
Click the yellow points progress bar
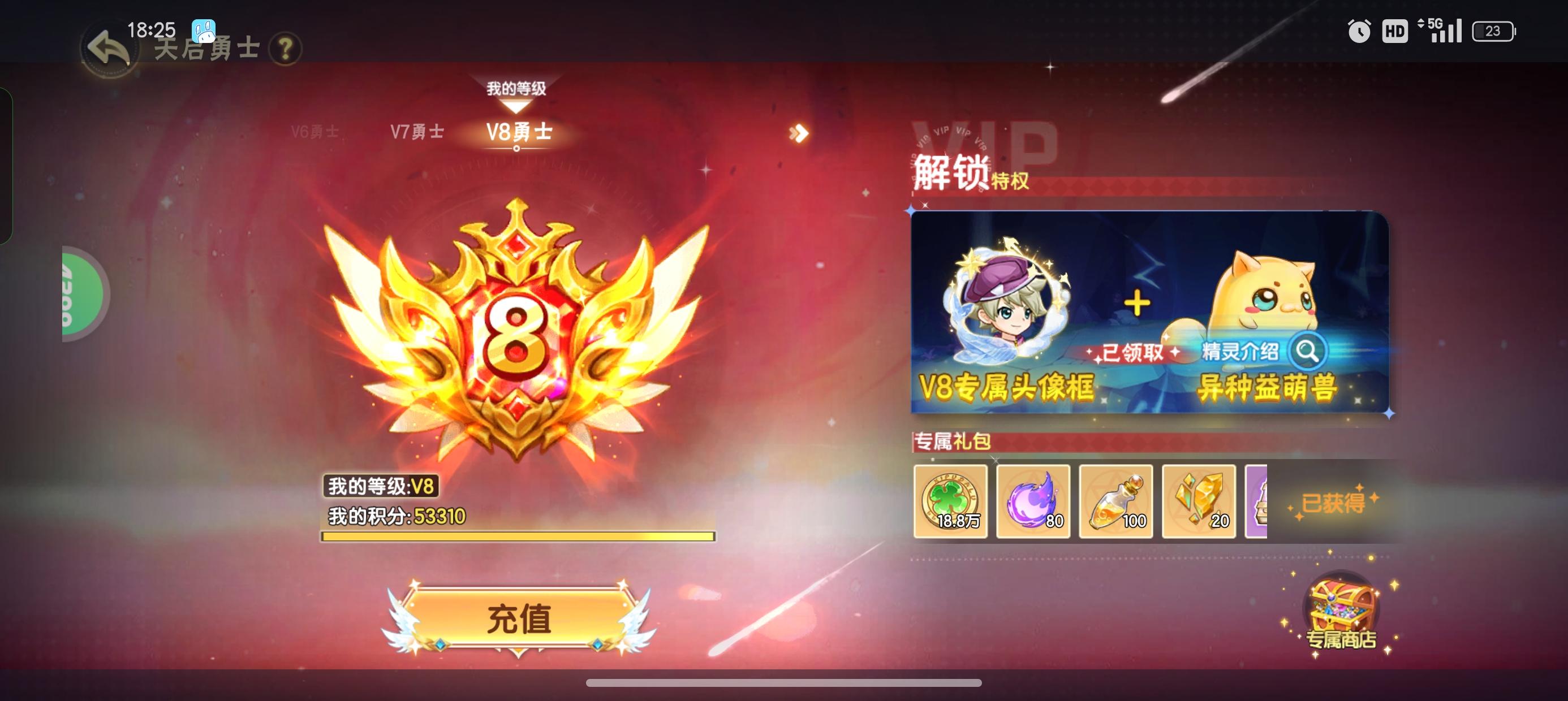coord(518,537)
